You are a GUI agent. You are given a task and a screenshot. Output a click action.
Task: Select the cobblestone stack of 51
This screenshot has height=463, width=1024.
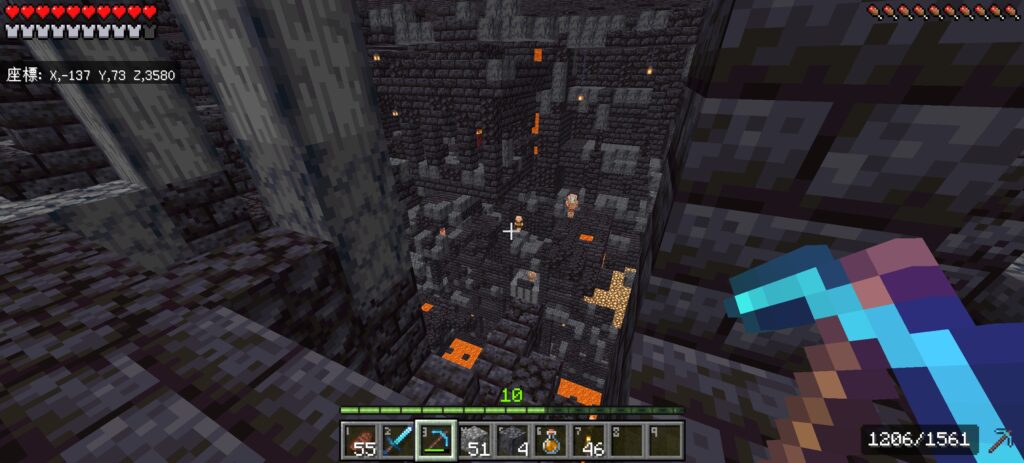[x=474, y=440]
